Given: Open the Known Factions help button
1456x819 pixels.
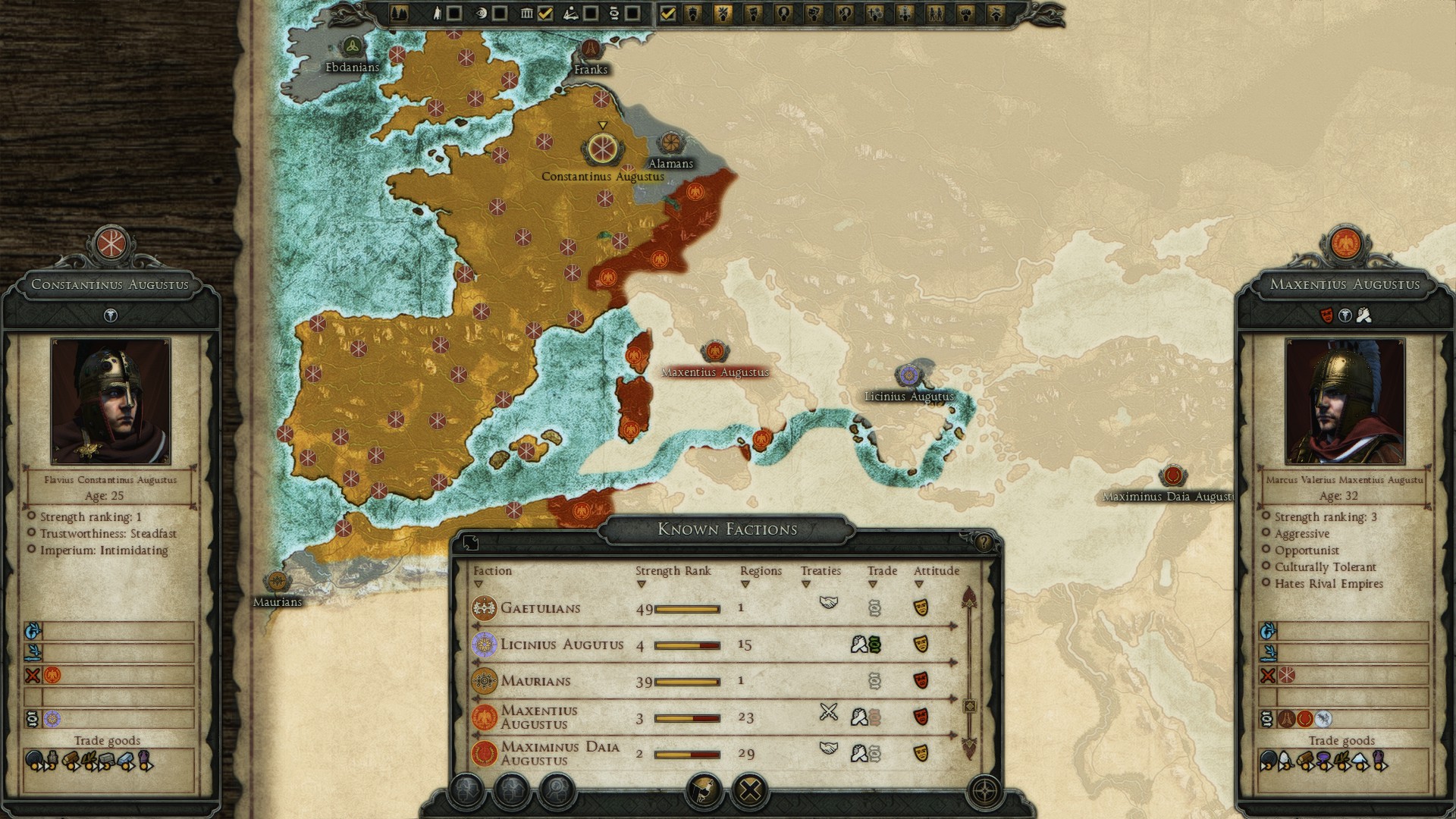Looking at the screenshot, I should [x=984, y=542].
